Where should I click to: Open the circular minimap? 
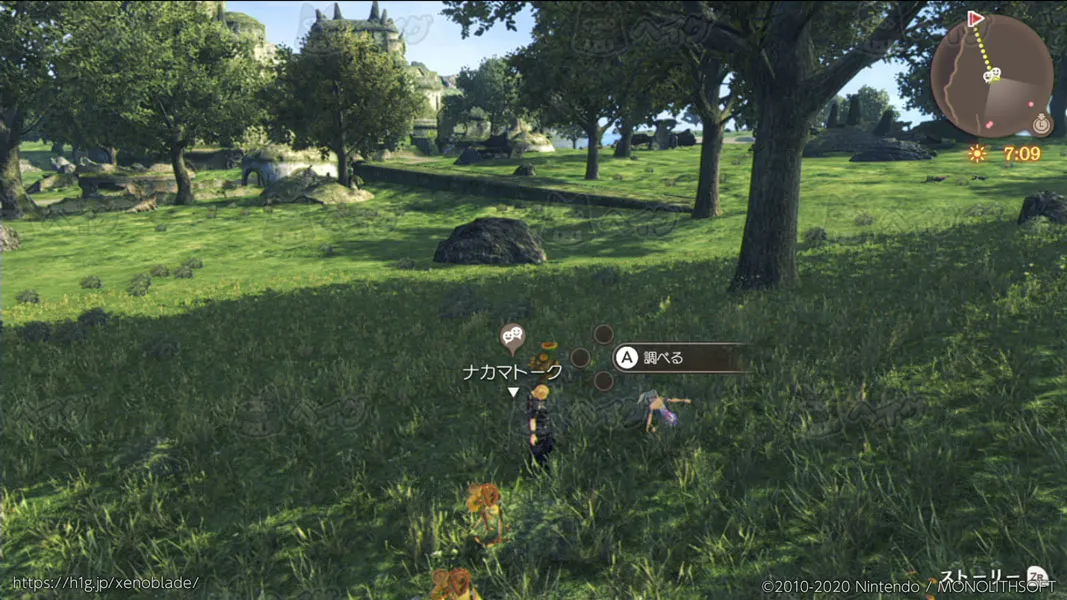pos(991,75)
